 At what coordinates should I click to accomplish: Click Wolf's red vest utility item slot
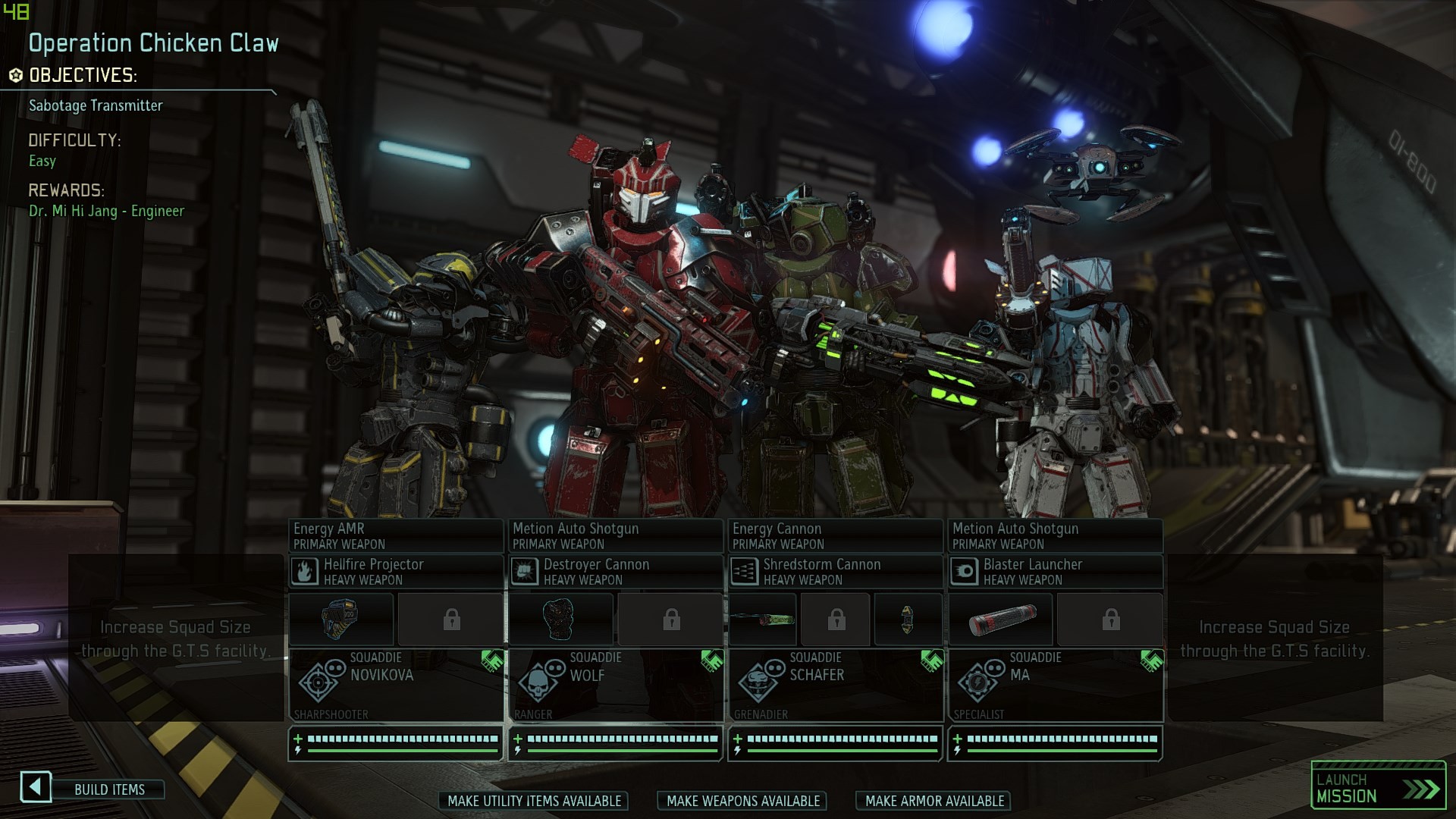pyautogui.click(x=560, y=620)
